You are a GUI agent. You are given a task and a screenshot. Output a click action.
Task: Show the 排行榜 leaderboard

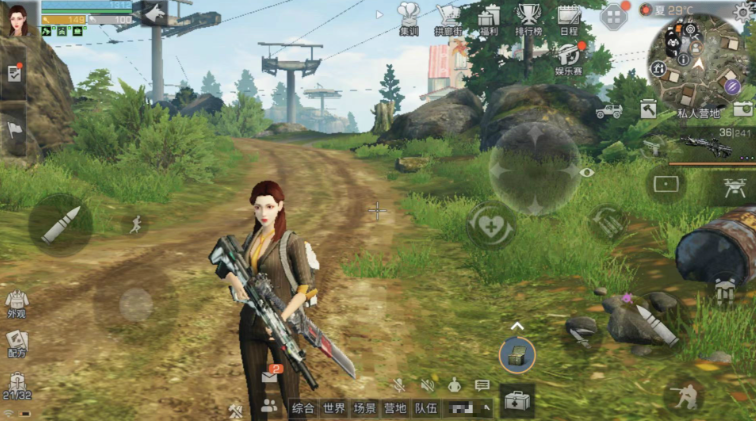click(x=529, y=18)
